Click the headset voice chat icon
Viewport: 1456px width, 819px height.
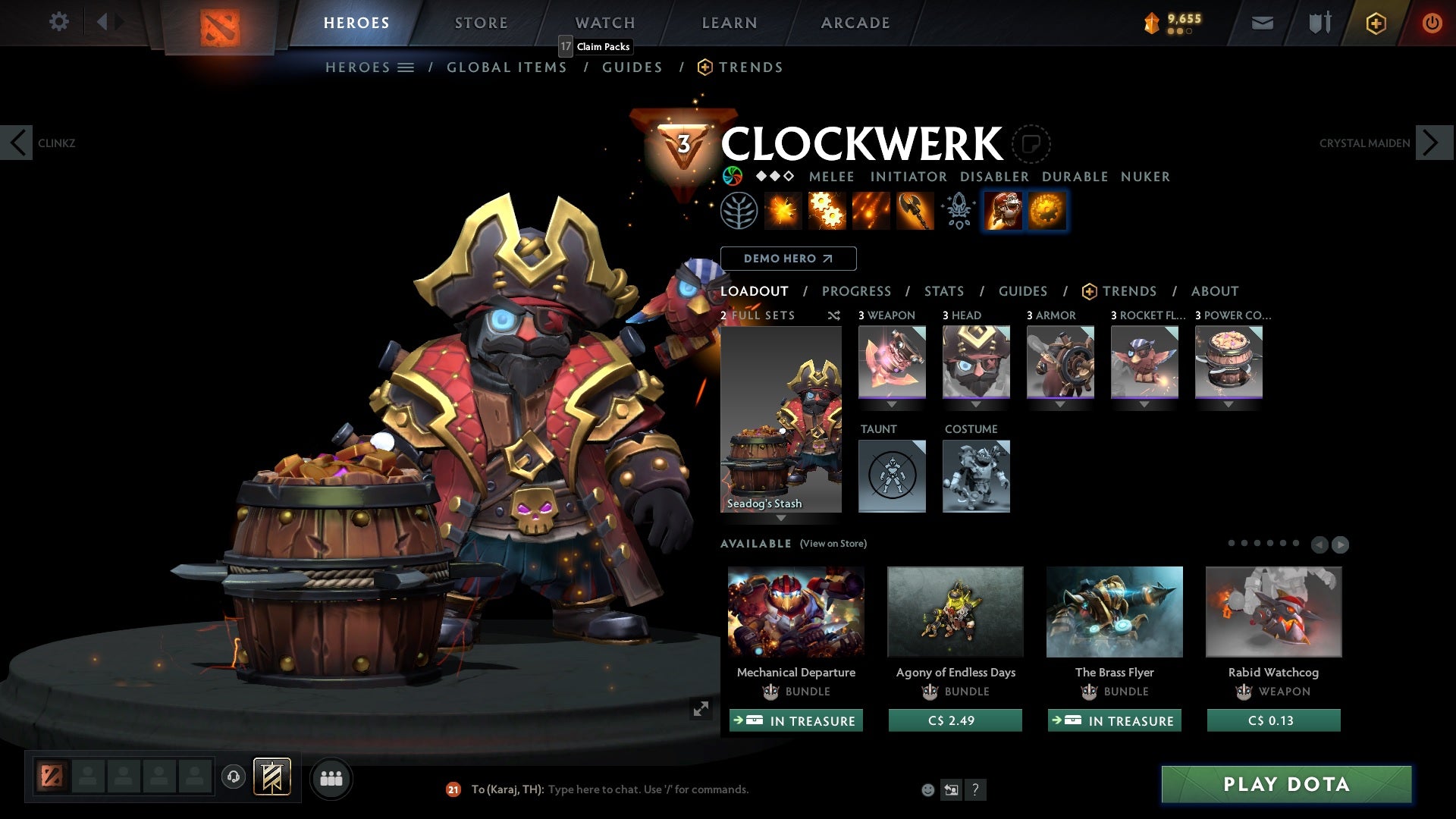click(233, 777)
